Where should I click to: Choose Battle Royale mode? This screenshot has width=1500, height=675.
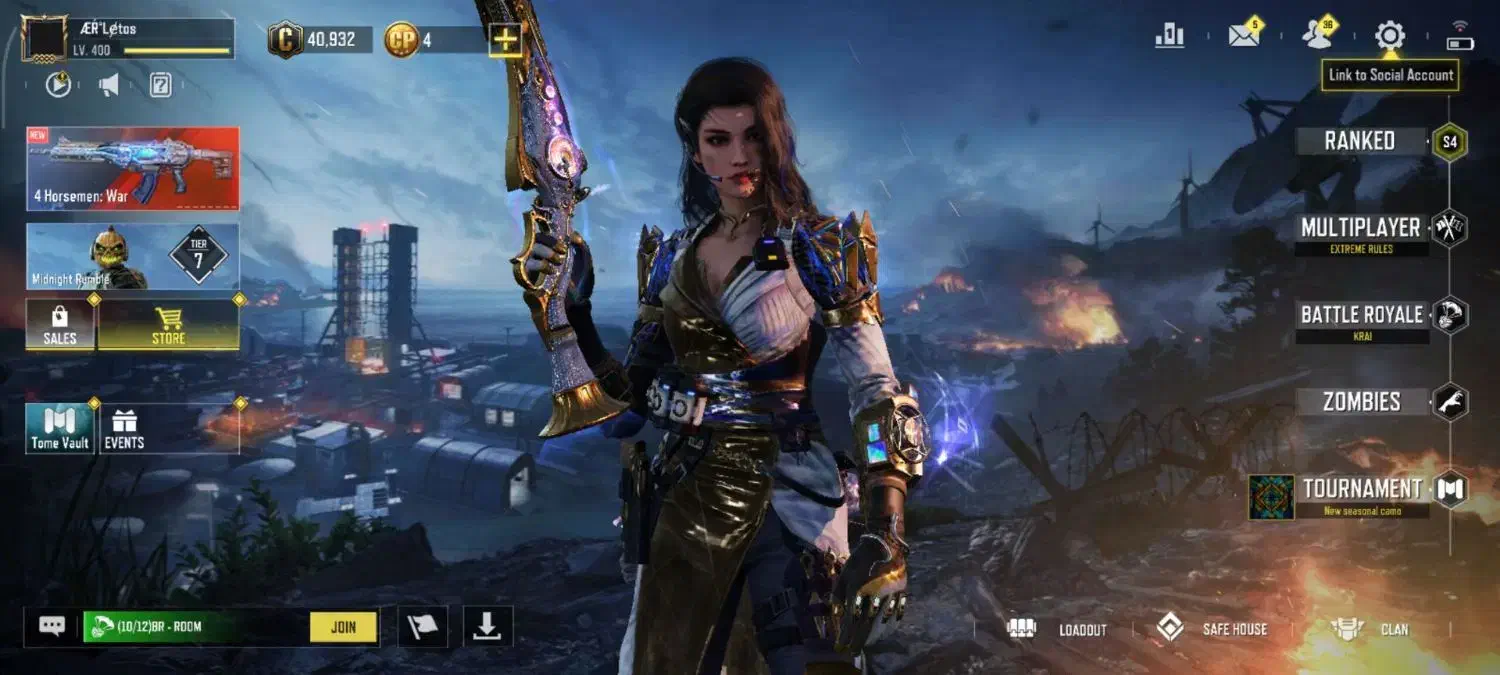click(1361, 315)
